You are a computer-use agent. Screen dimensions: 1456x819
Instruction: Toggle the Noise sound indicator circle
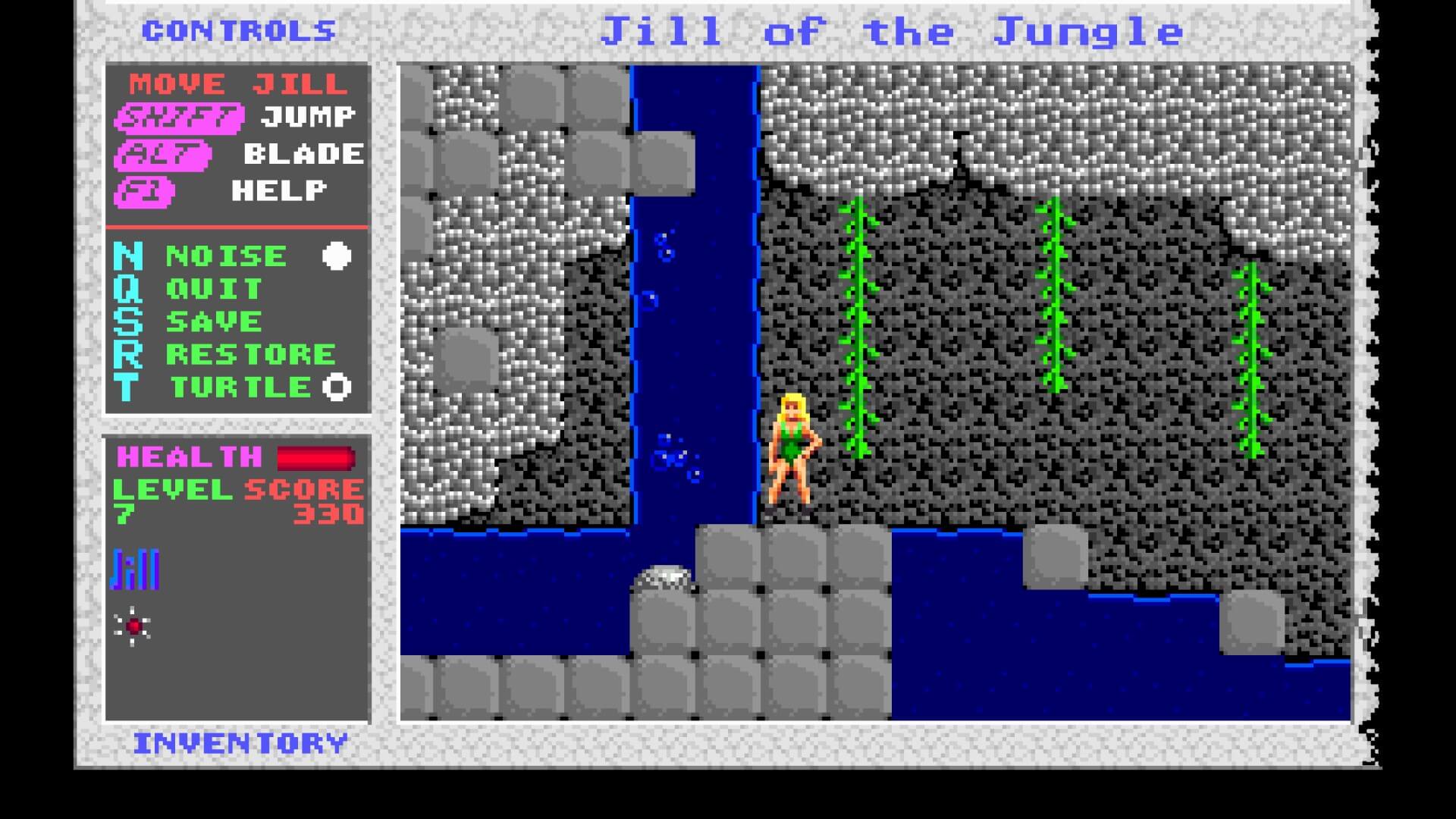pos(334,255)
